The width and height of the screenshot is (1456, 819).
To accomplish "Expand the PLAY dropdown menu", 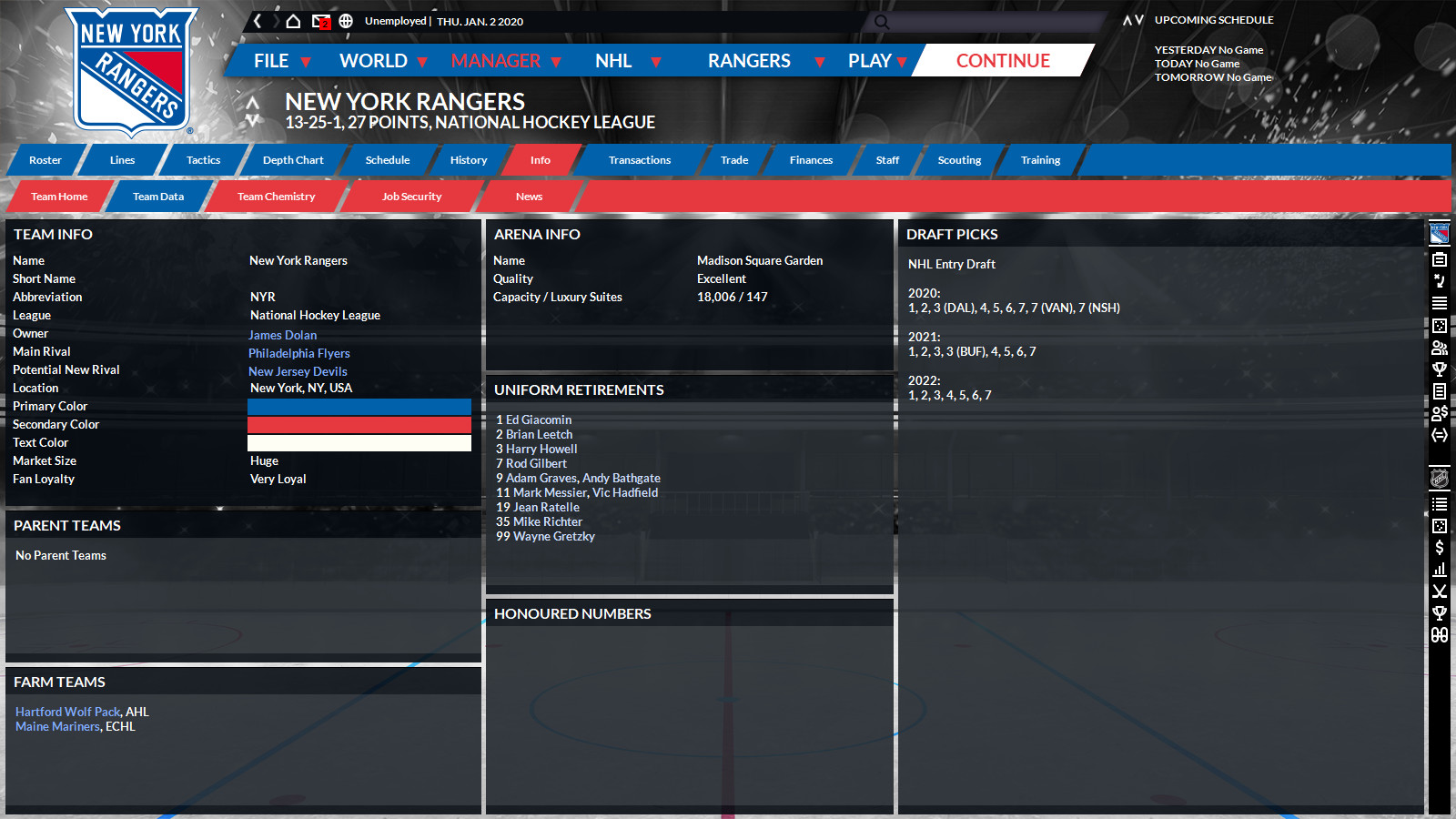I will 902,63.
